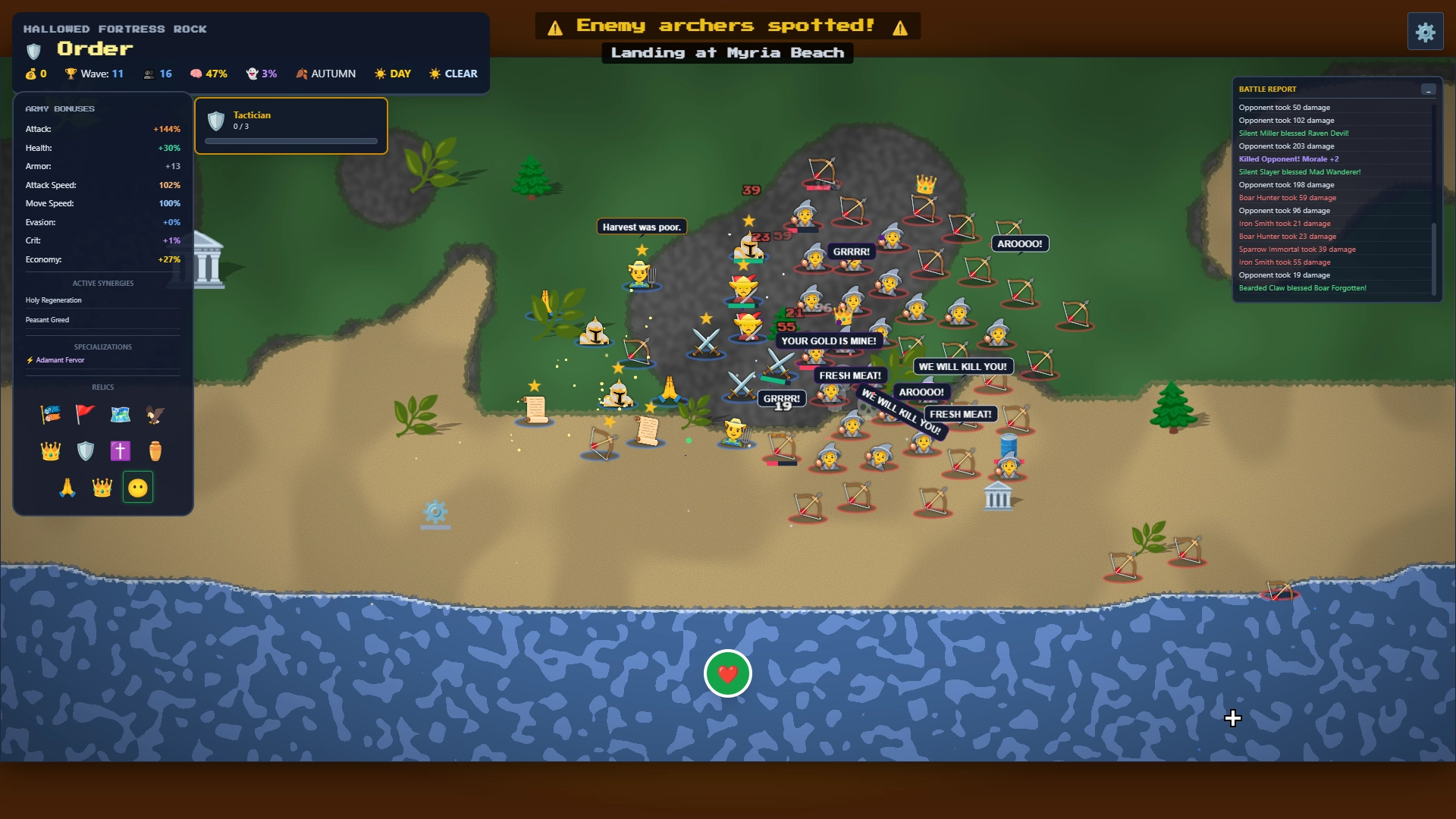Select the red flag relic

pos(84,415)
